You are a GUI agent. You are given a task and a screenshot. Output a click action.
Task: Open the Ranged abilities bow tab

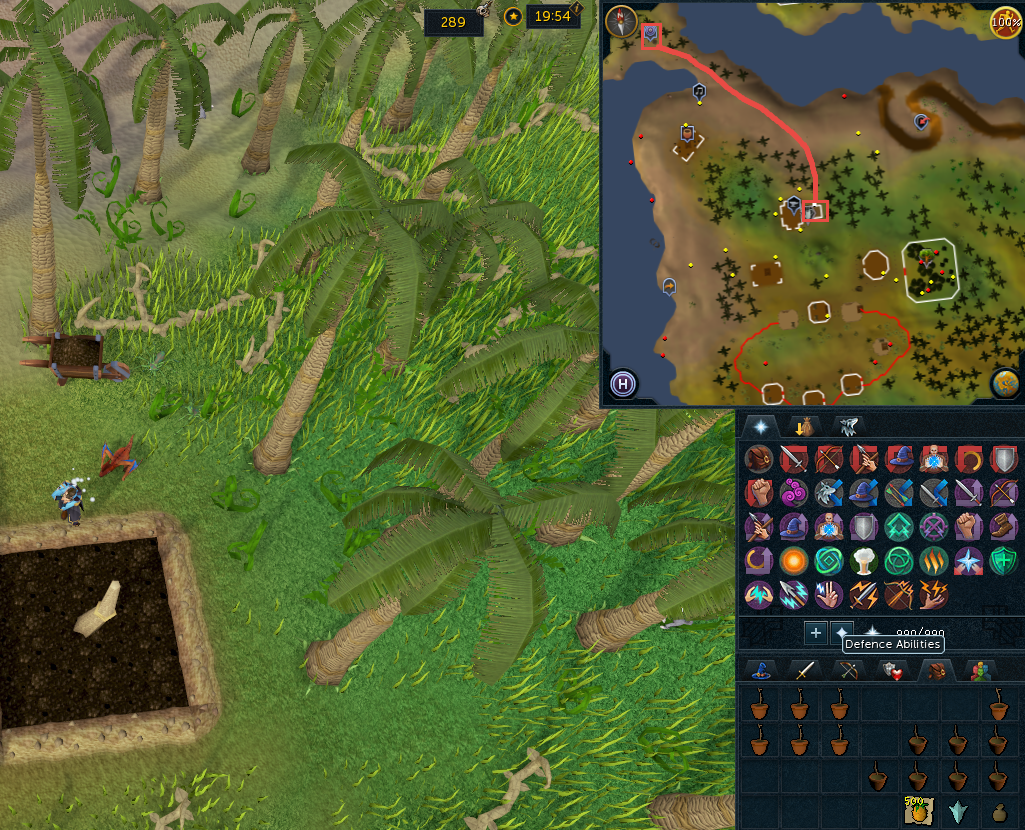tap(848, 671)
